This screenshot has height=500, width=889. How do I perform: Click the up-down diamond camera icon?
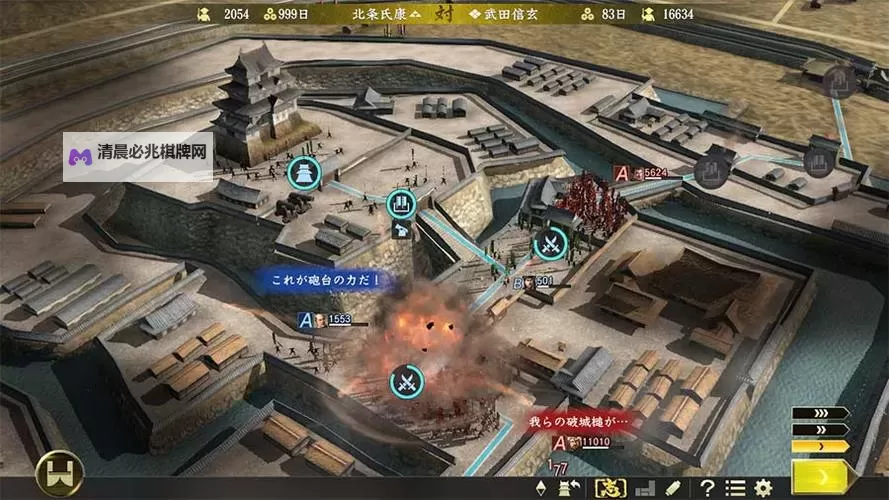542,488
